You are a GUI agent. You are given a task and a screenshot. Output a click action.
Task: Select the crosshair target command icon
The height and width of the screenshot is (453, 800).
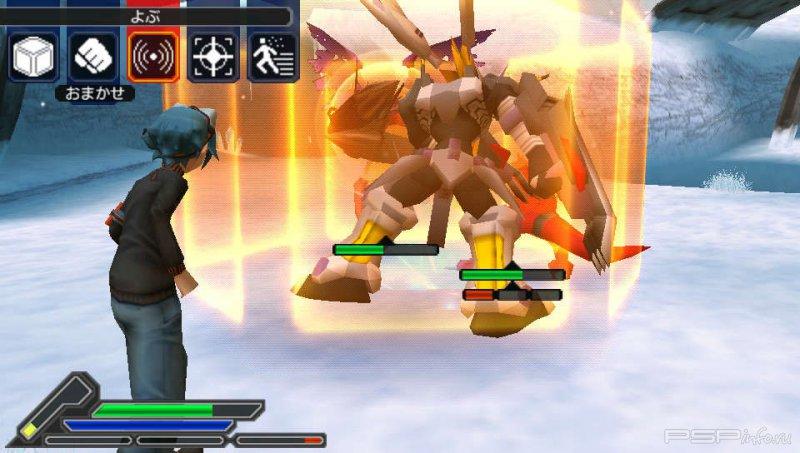tap(213, 57)
